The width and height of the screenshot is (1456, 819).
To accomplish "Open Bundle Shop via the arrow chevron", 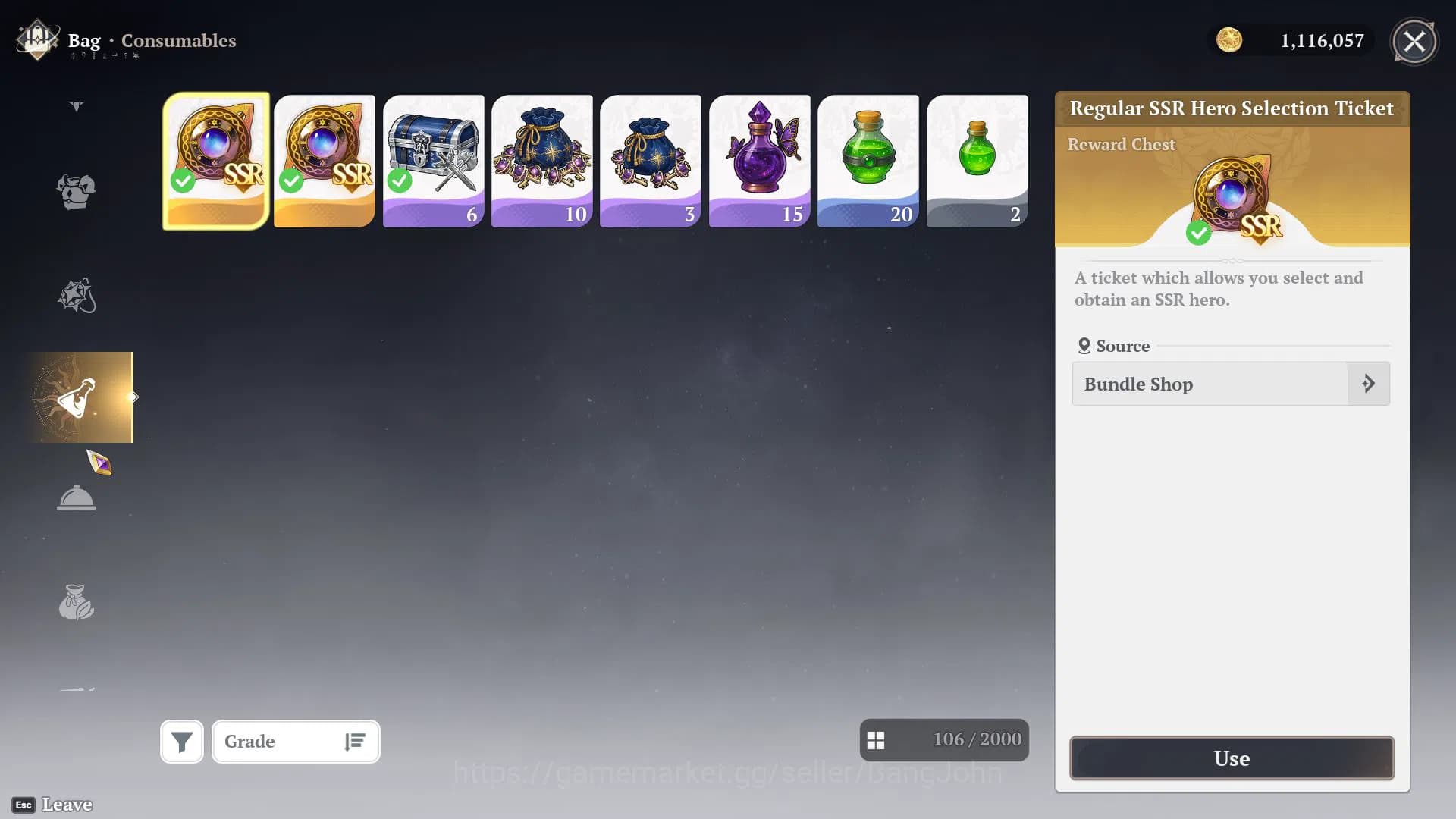I will click(1369, 384).
